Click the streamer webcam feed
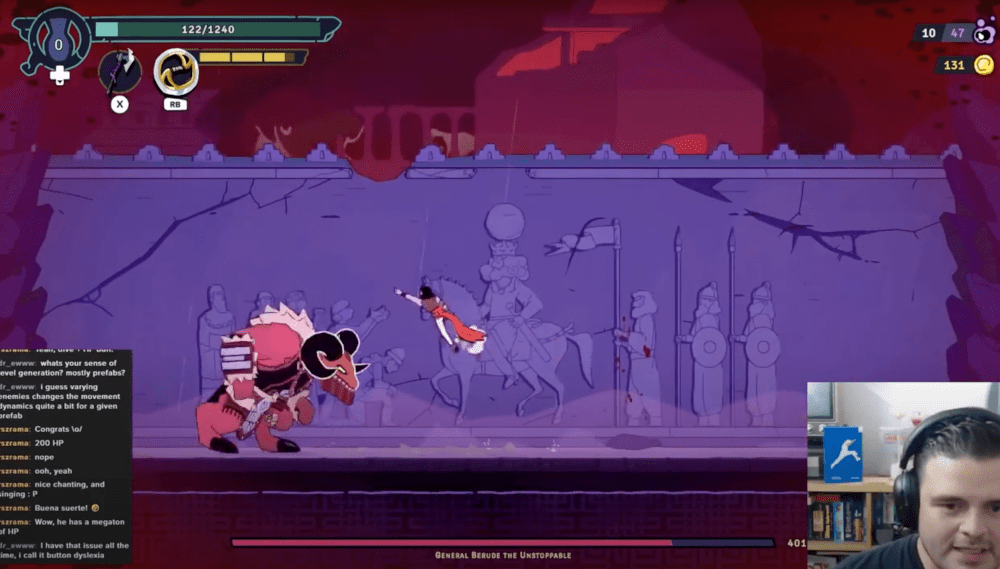This screenshot has width=1000, height=569. (903, 474)
